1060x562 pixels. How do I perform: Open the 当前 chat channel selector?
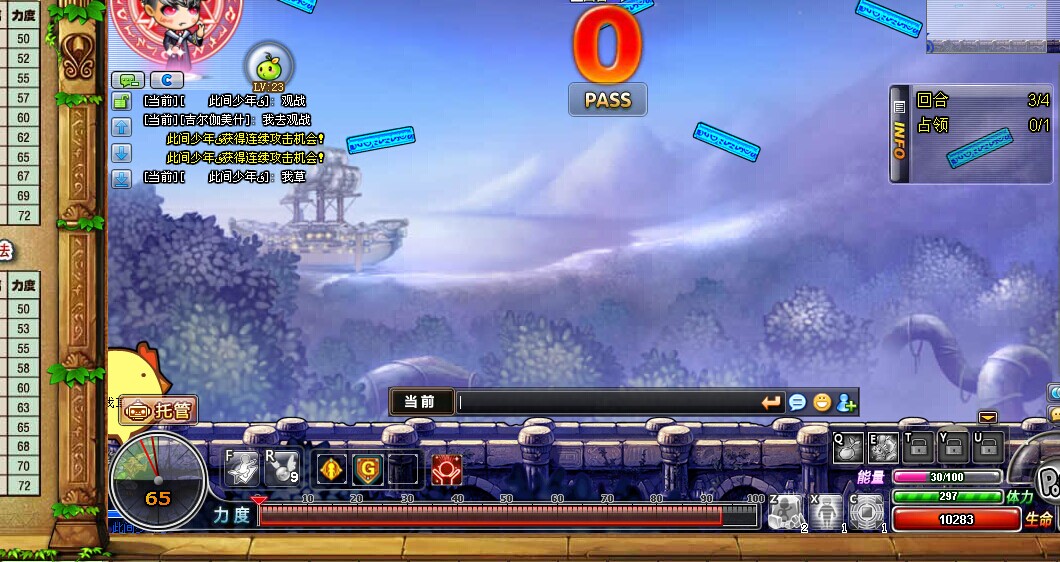421,402
